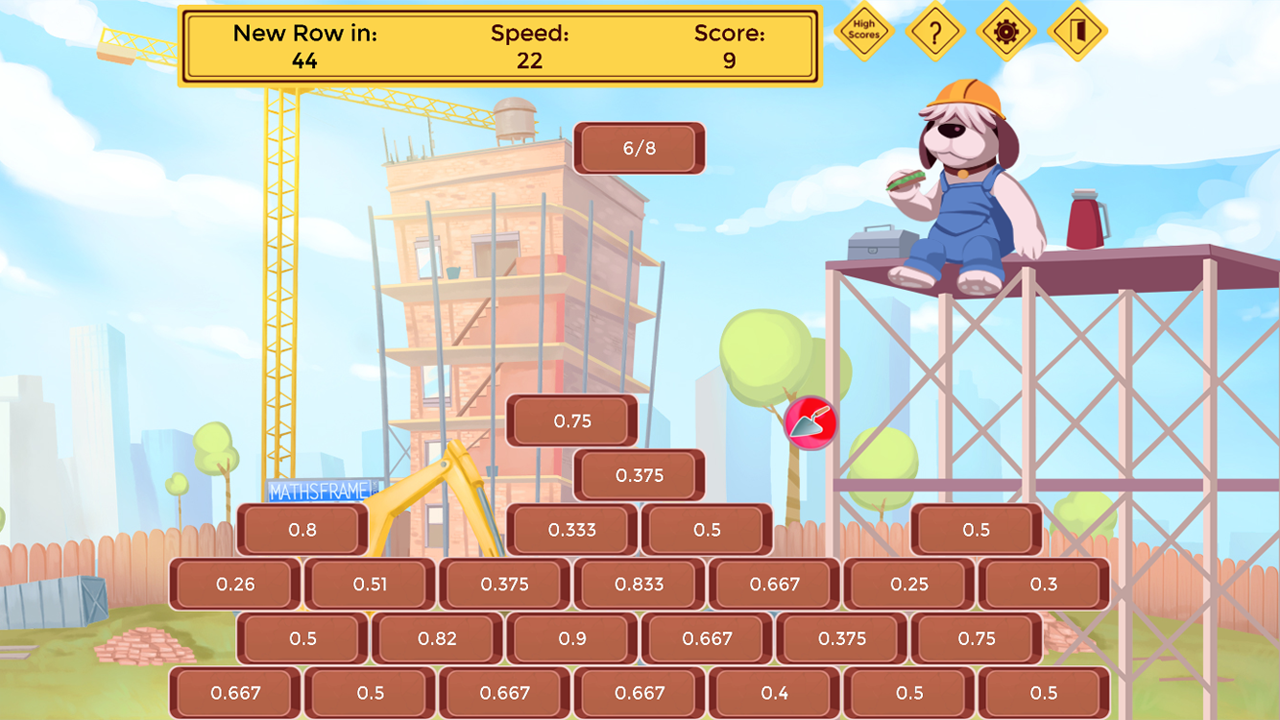
Task: Choose the 0.25 brick
Action: click(909, 584)
